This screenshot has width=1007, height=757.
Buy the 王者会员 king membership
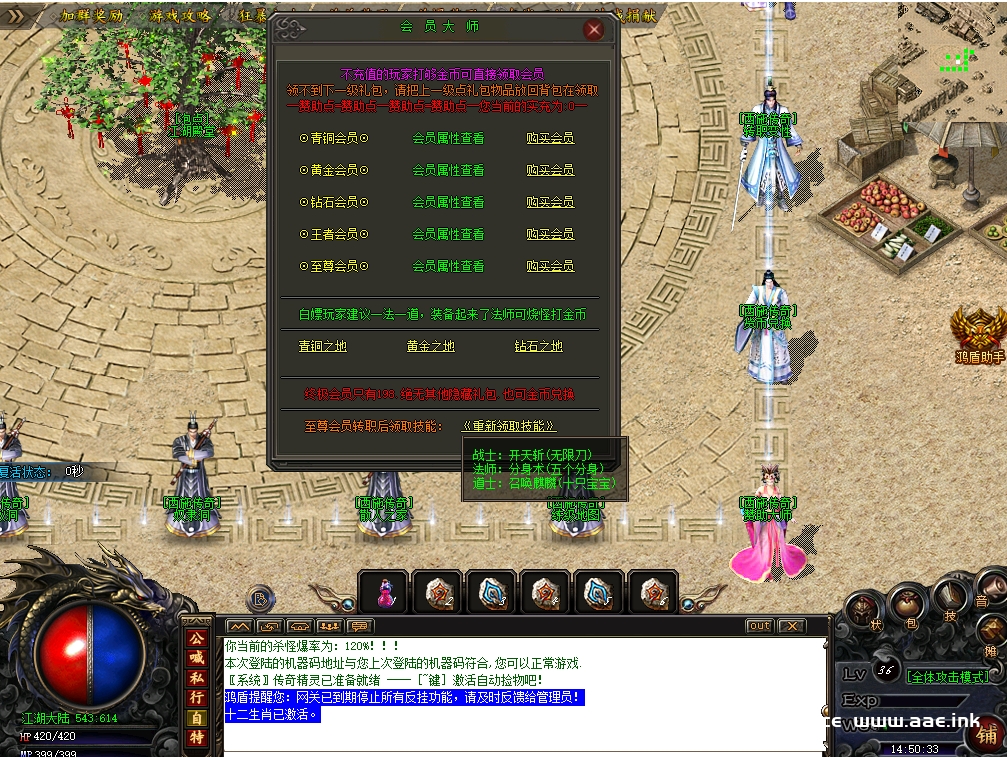click(550, 234)
